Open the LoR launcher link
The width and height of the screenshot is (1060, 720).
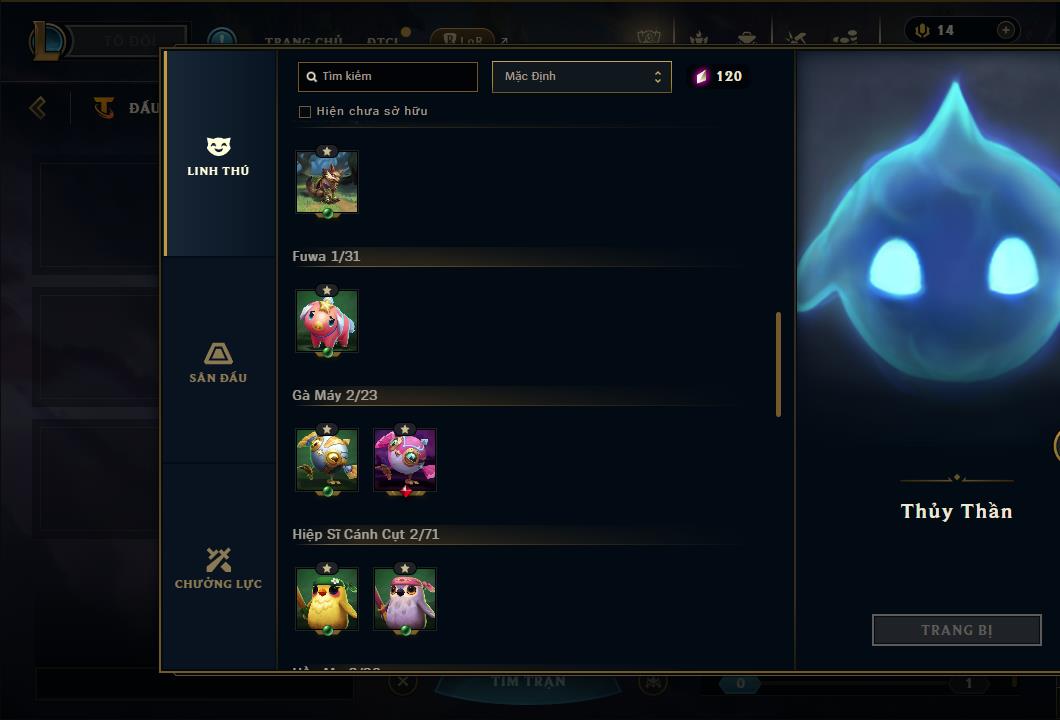462,40
